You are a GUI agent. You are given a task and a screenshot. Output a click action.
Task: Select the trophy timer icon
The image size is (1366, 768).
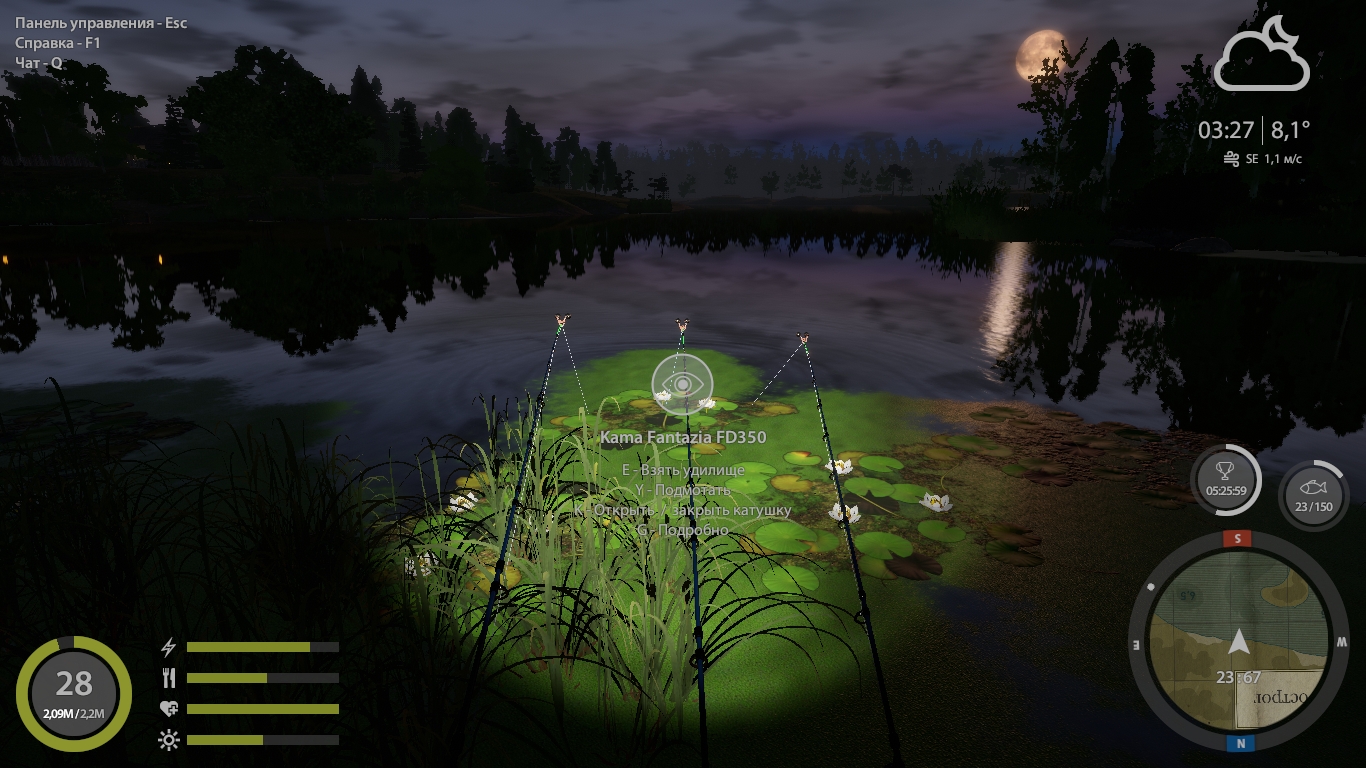1225,480
